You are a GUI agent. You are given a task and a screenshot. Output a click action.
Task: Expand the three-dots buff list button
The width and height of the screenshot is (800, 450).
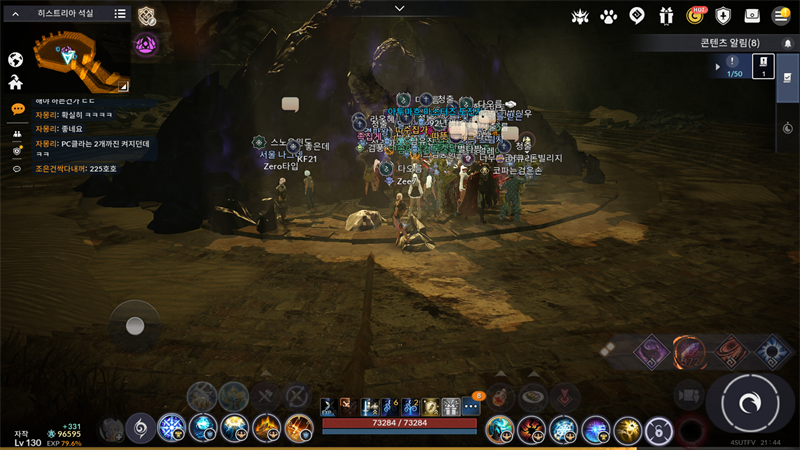471,407
